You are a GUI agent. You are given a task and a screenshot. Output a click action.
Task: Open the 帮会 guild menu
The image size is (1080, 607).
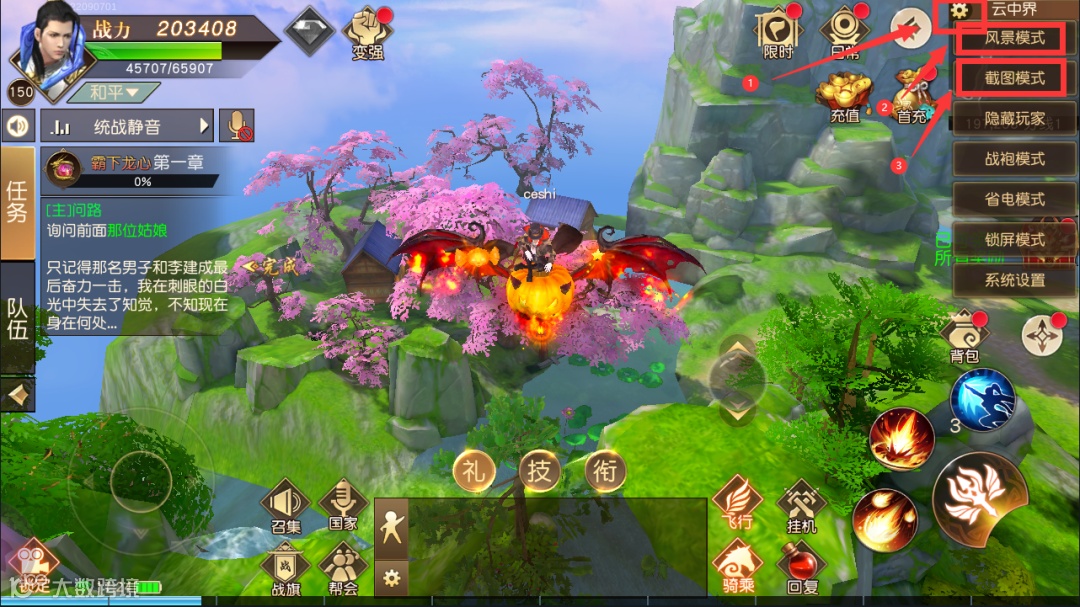click(343, 569)
